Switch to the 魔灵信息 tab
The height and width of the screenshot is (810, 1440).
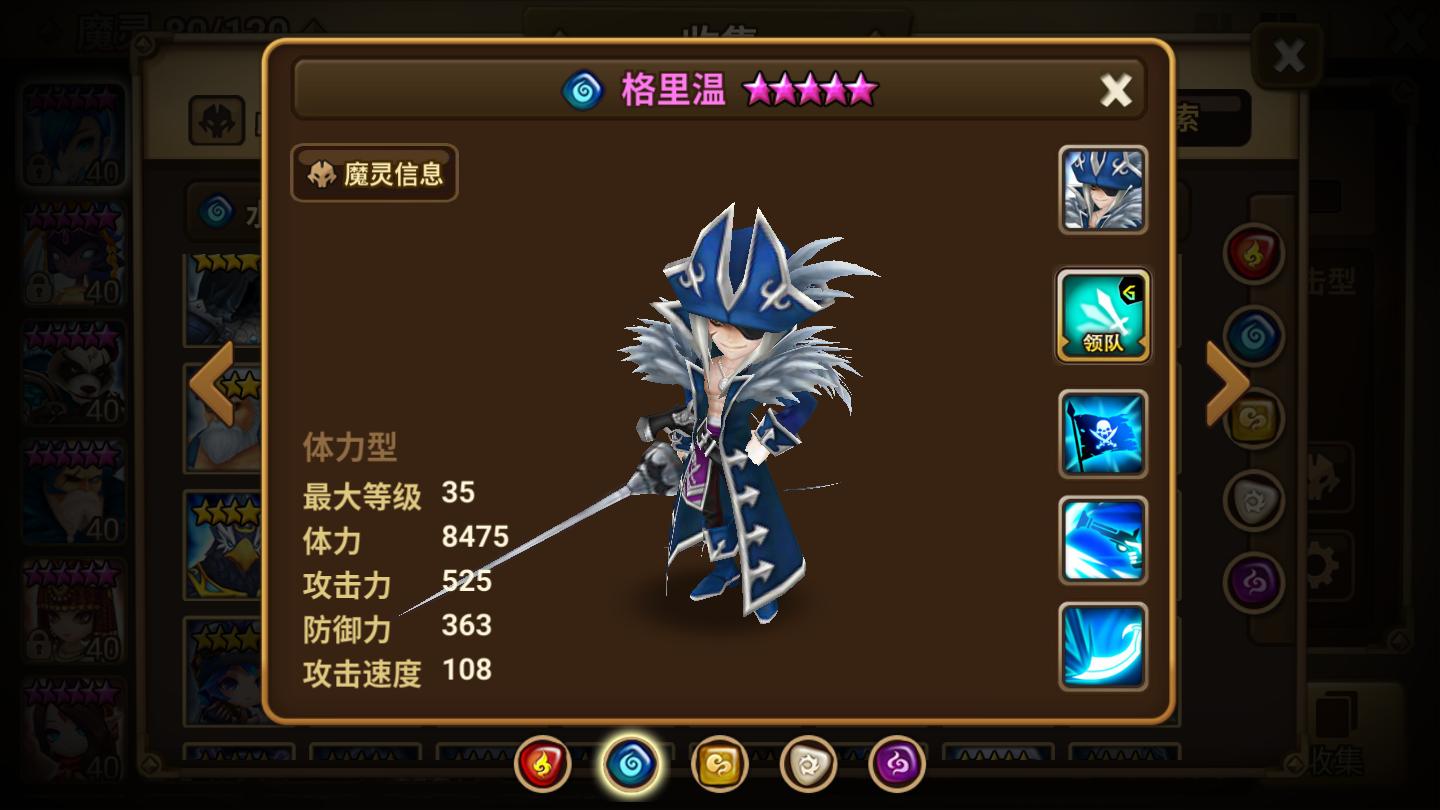(373, 174)
